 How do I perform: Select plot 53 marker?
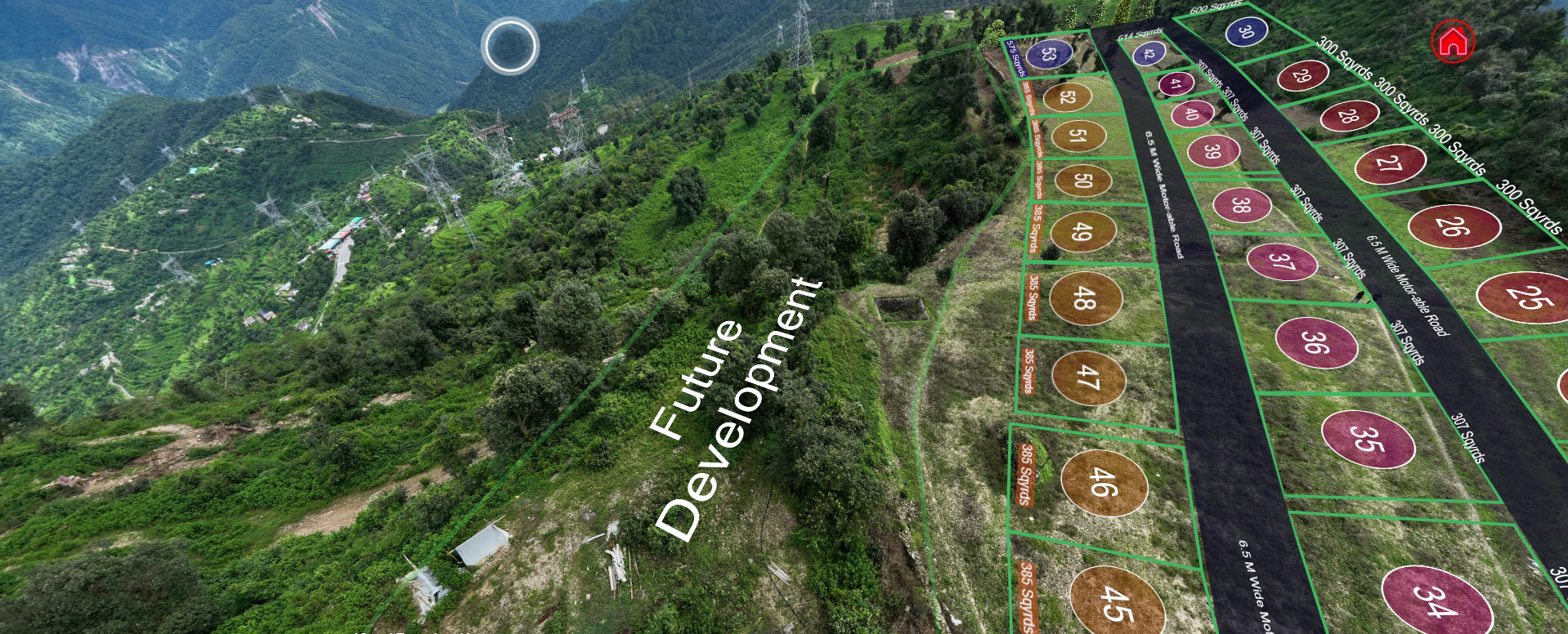coord(1049,55)
